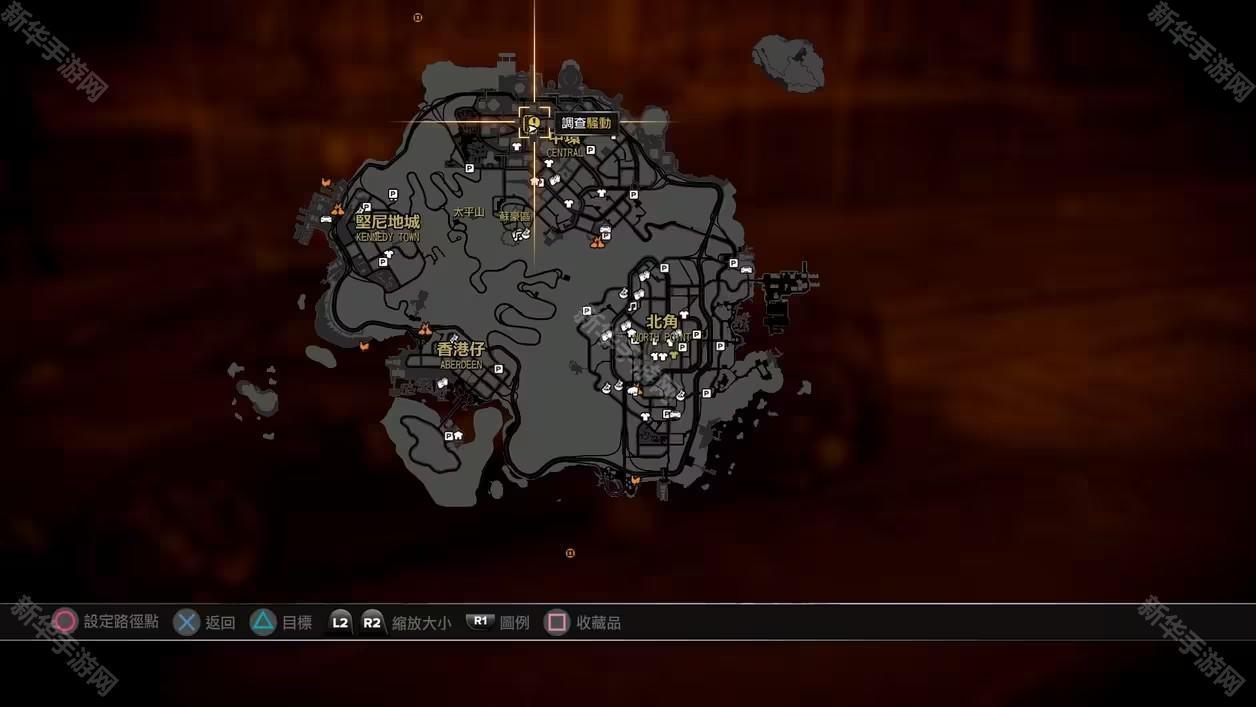Choose the house marker south of Aberdeen
Screen dimensions: 1256x707
coord(458,436)
